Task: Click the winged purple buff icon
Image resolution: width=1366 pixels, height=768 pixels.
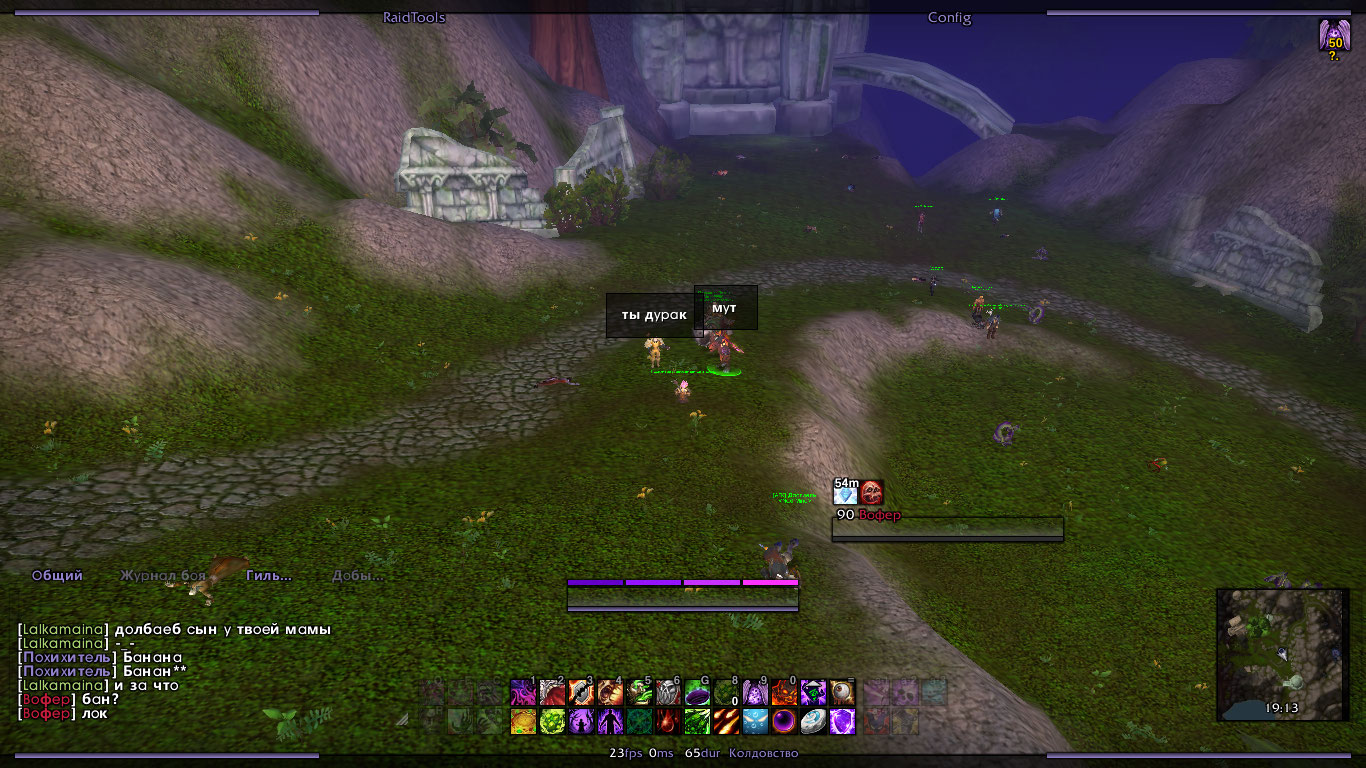Action: tap(1334, 37)
